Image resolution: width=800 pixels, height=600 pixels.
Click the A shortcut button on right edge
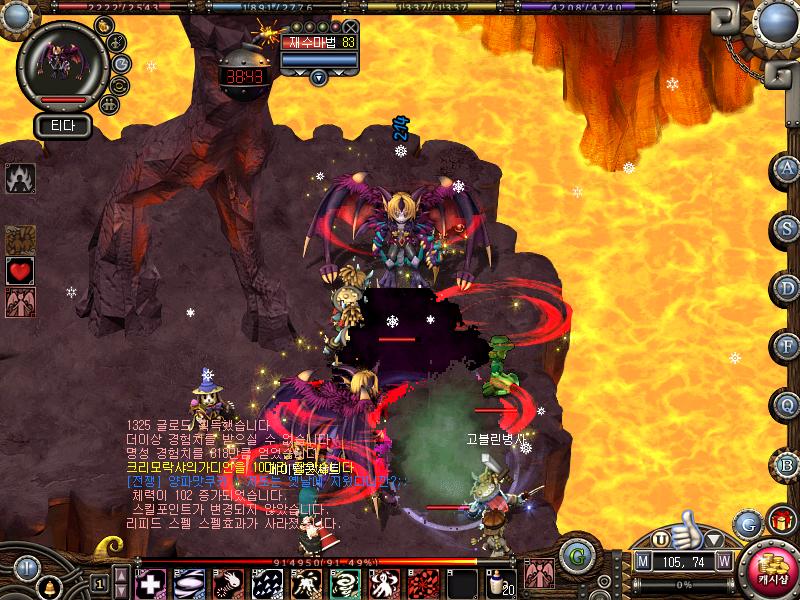pos(787,169)
